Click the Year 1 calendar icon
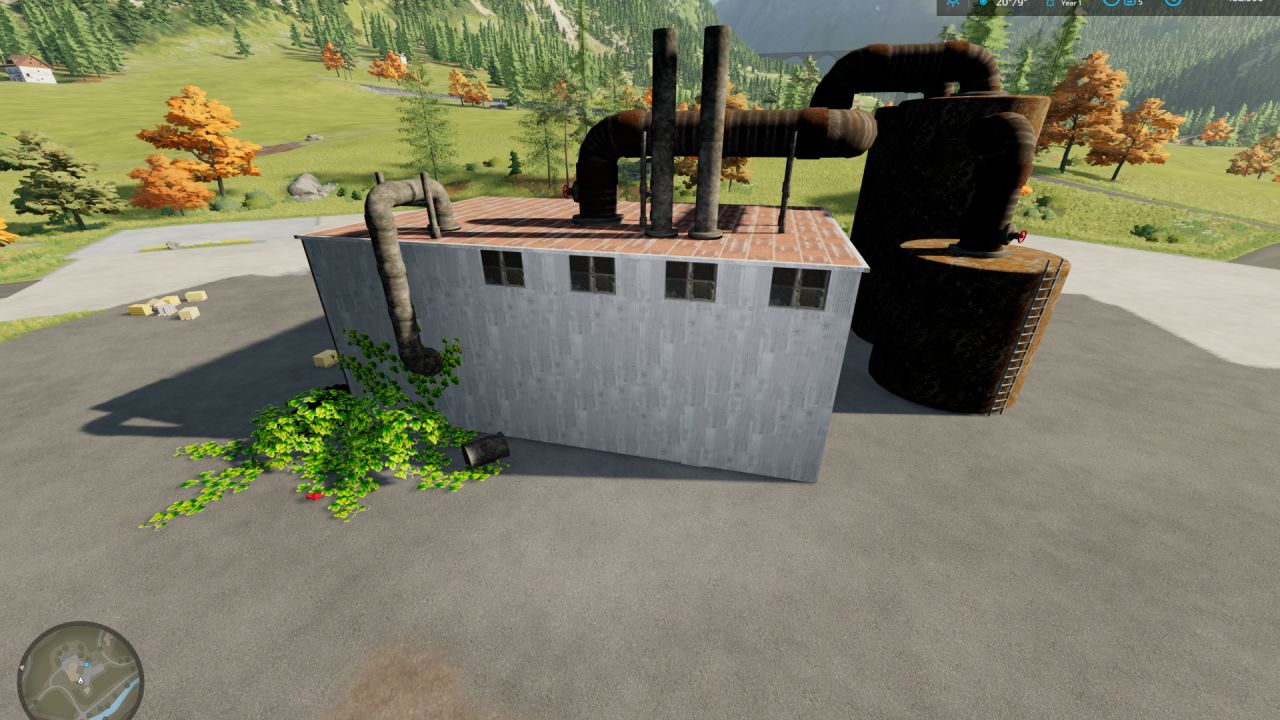Image resolution: width=1280 pixels, height=720 pixels. (x=1050, y=5)
